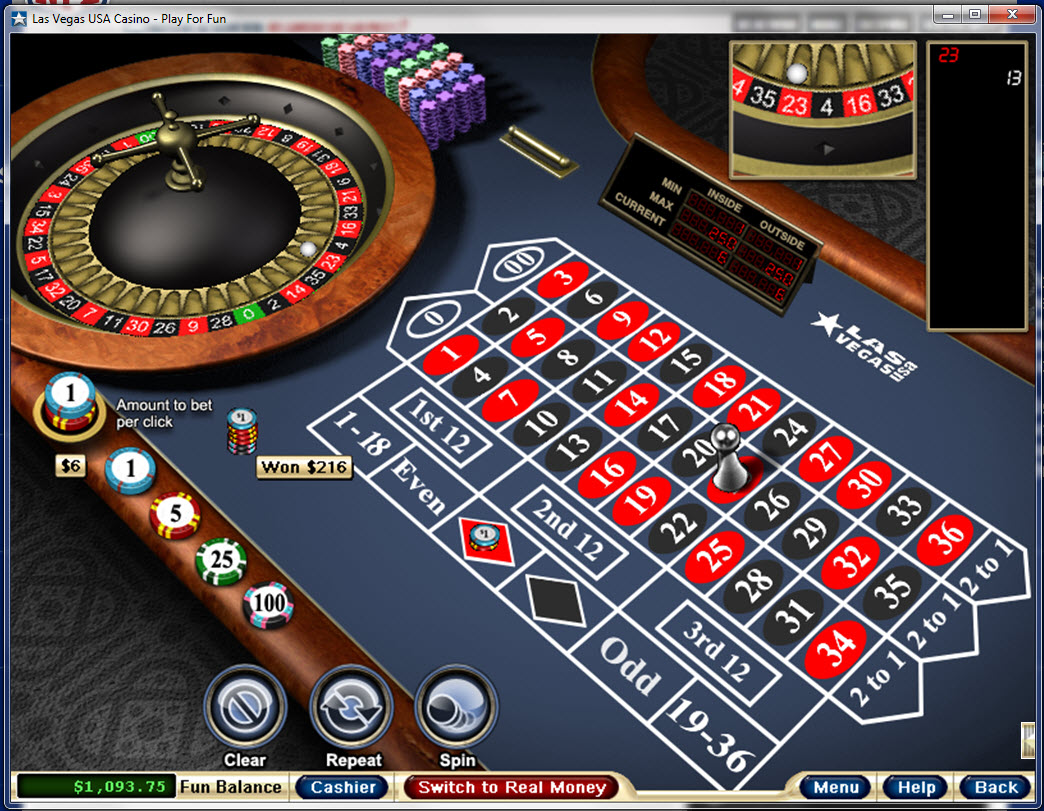Viewport: 1044px width, 811px height.
Task: Open the Cashier
Action: coord(342,787)
